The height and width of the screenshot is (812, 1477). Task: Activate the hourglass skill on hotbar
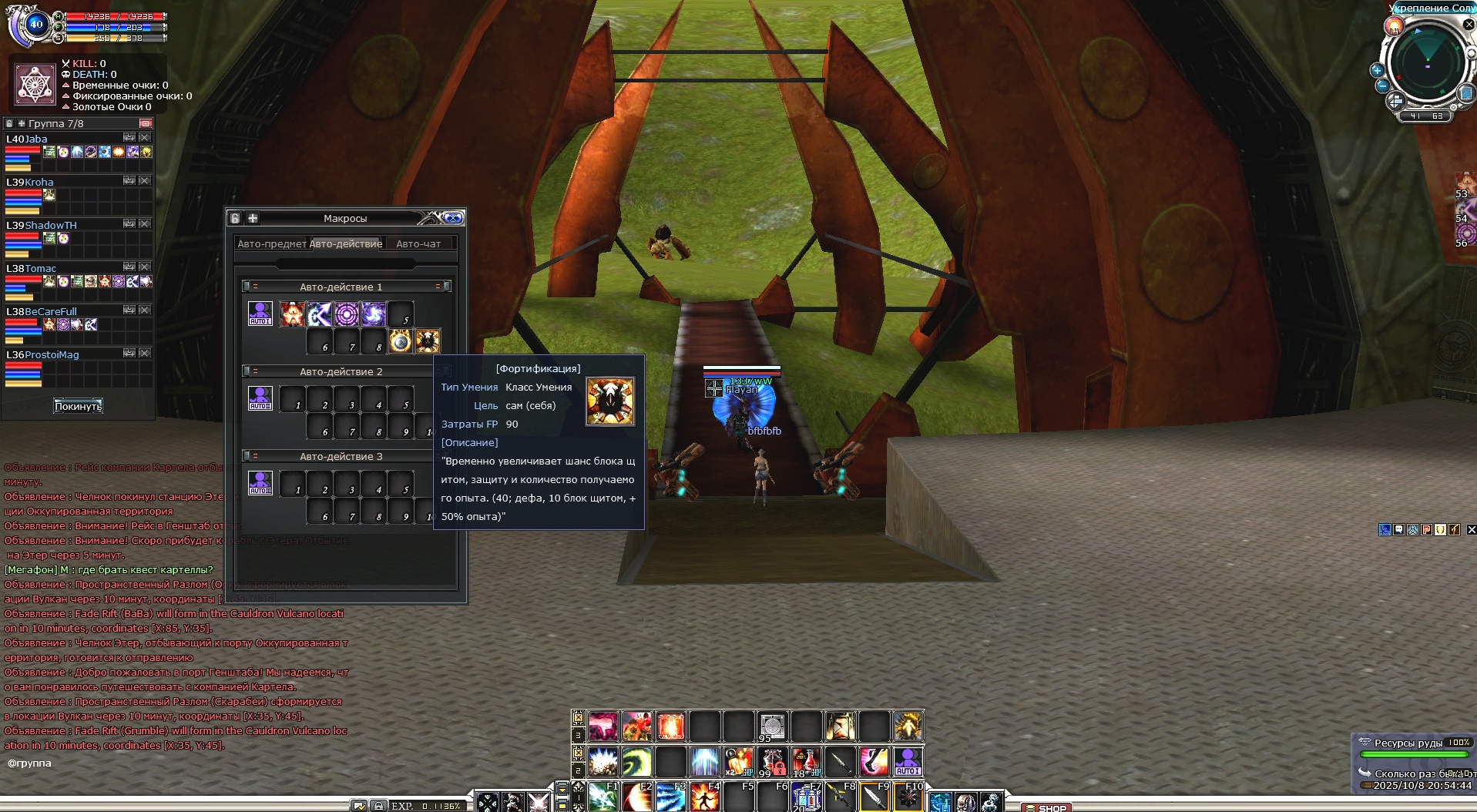coord(840,726)
